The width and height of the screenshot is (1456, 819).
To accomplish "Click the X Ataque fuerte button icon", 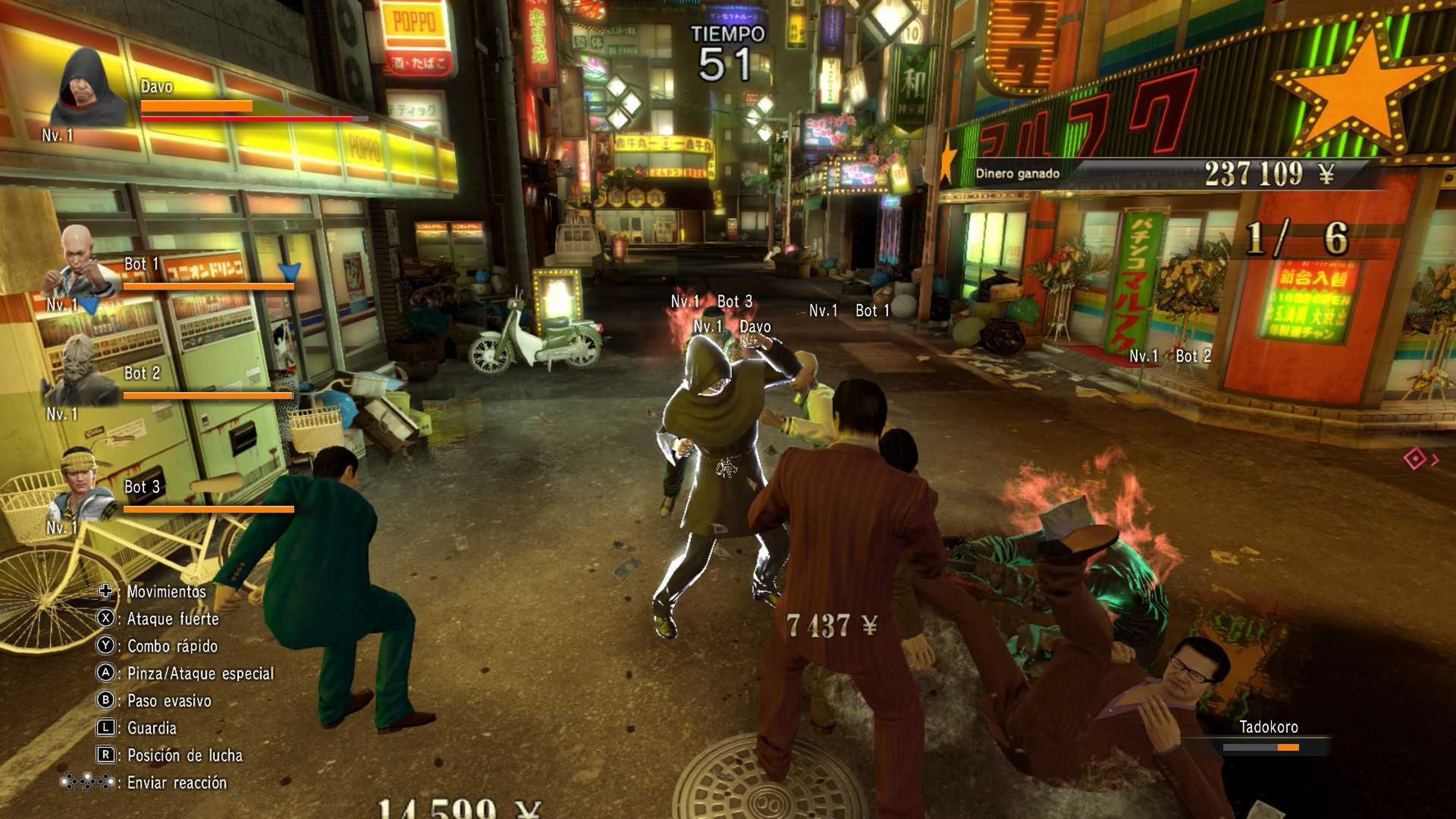I will [107, 619].
